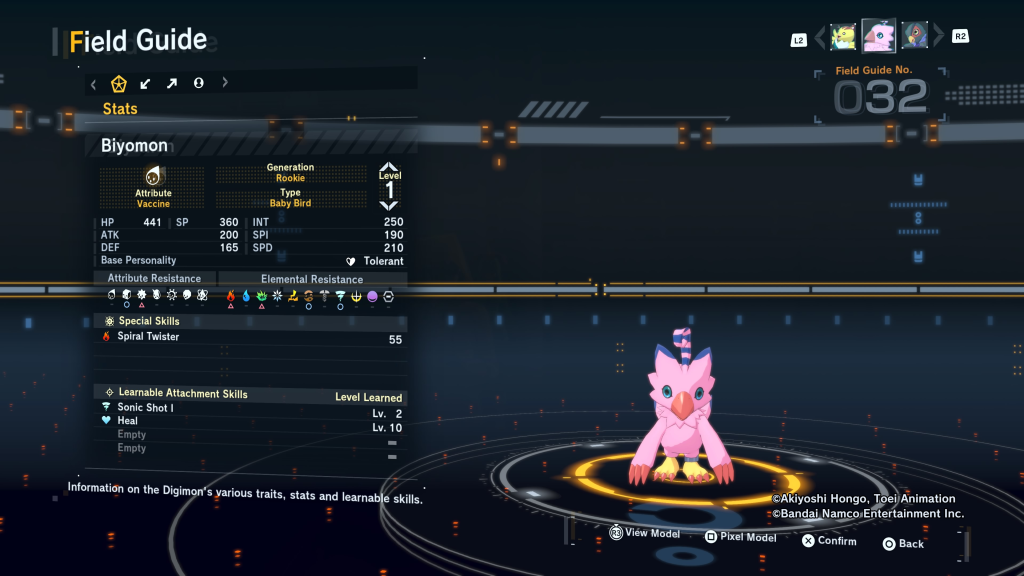This screenshot has height=576, width=1024.
Task: Open the round portrait icon tab
Action: coord(198,83)
